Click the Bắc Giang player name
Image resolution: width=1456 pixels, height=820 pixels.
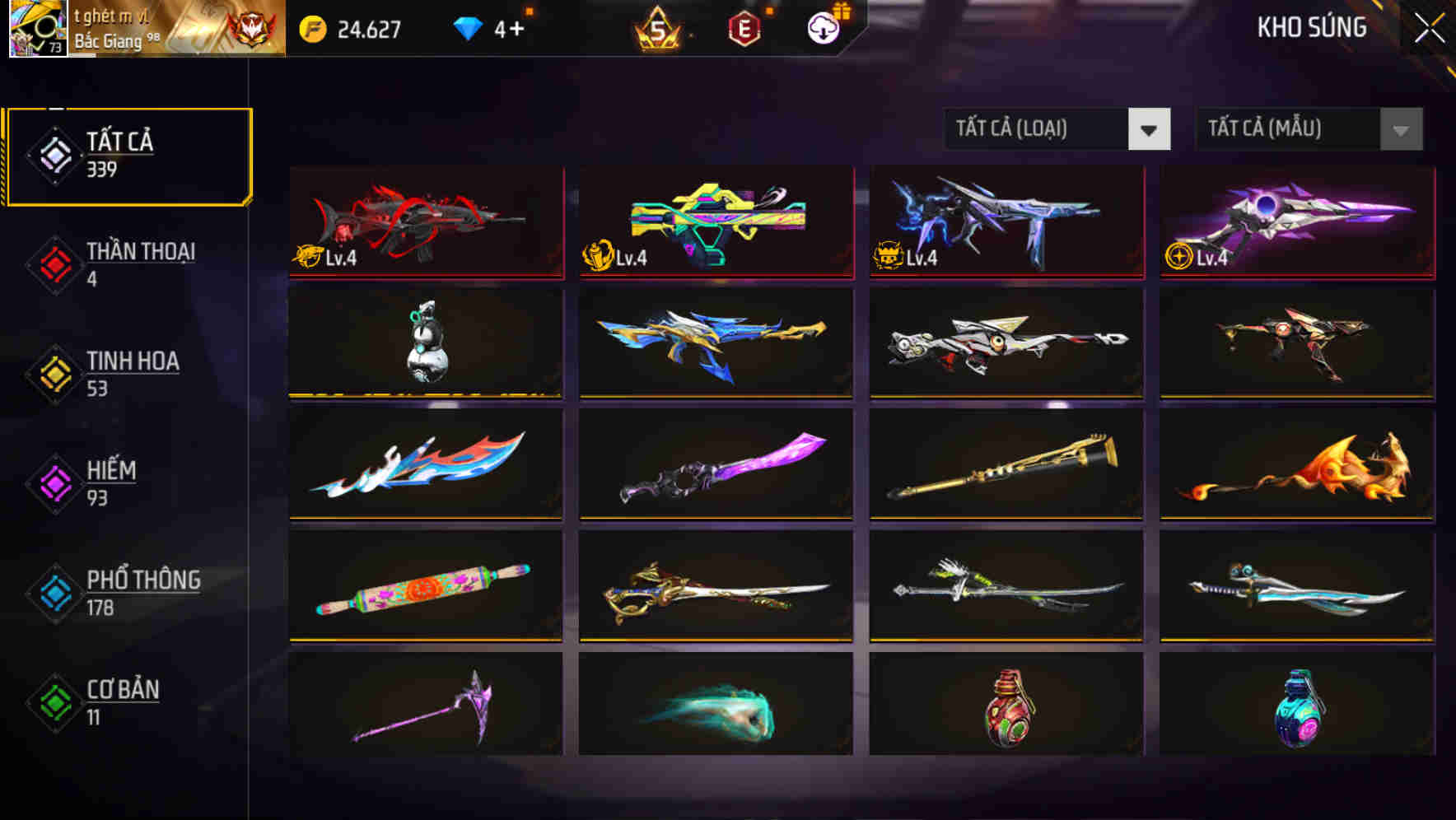click(107, 40)
